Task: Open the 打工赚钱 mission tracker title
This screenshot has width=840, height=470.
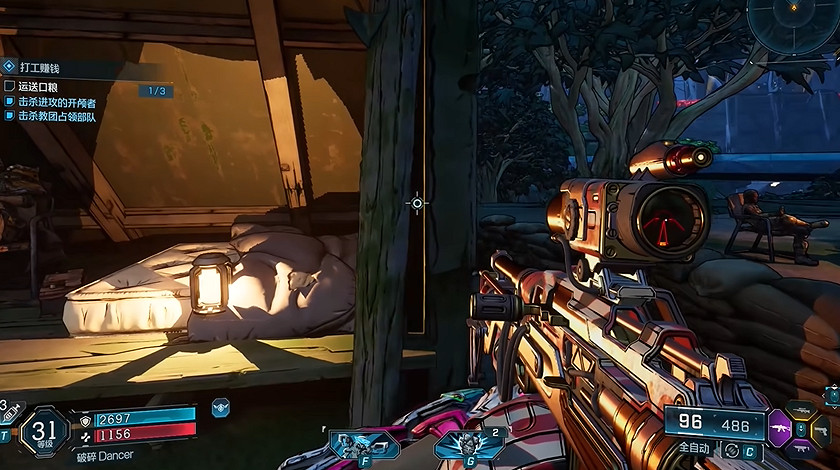Action: pos(40,67)
